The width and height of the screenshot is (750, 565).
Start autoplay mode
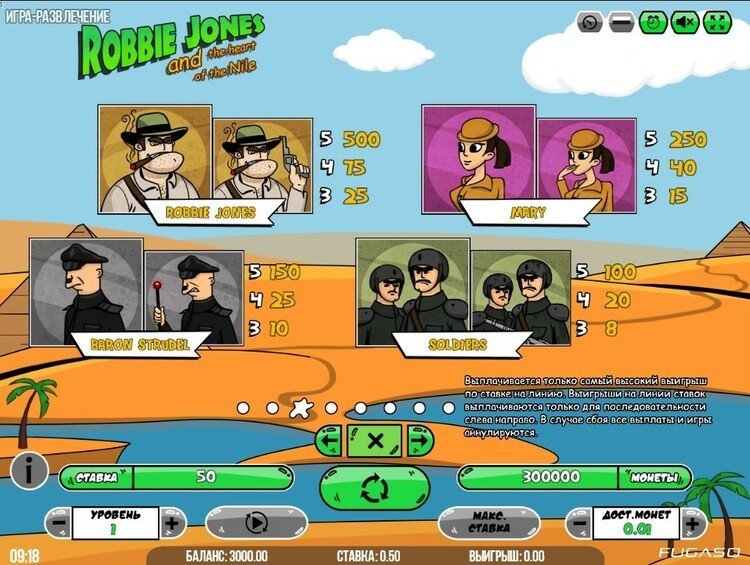pos(255,522)
